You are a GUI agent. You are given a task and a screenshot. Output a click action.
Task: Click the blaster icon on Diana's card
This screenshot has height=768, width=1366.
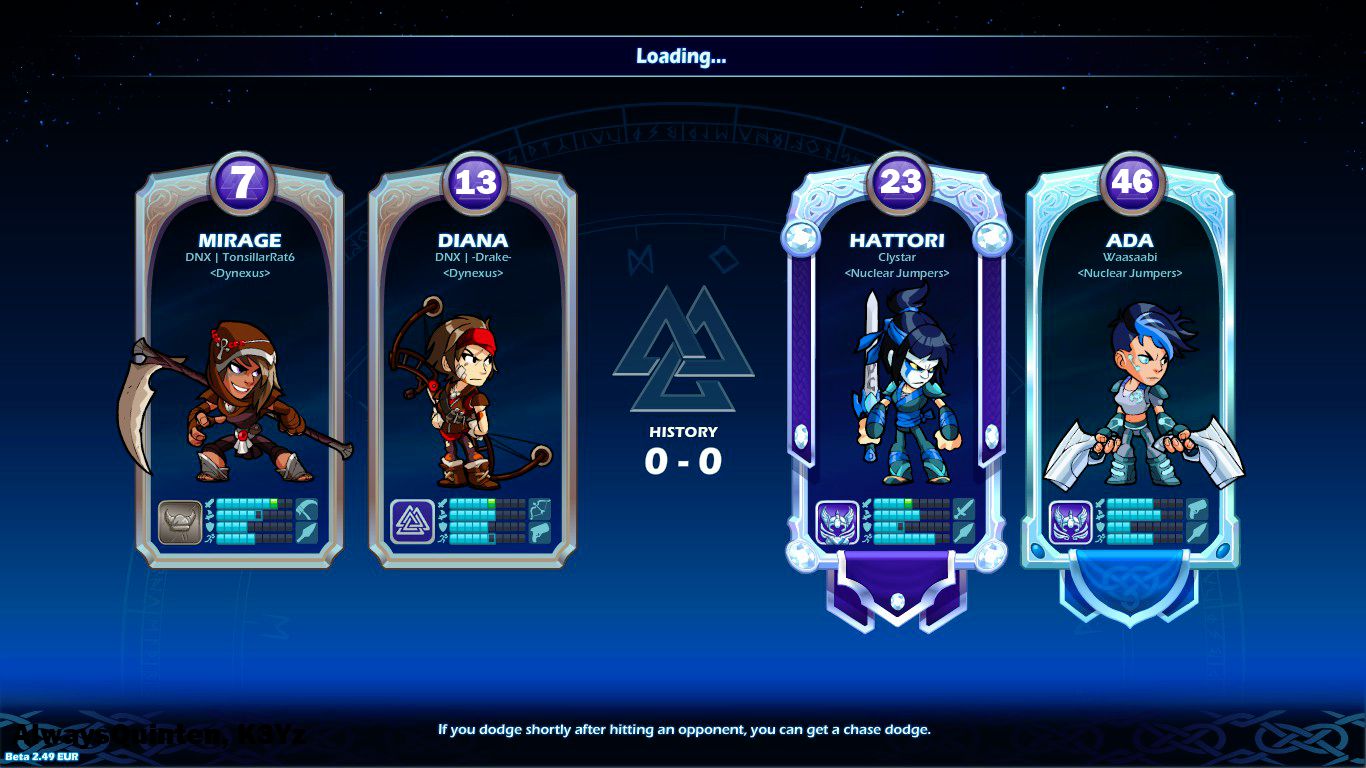[x=539, y=533]
